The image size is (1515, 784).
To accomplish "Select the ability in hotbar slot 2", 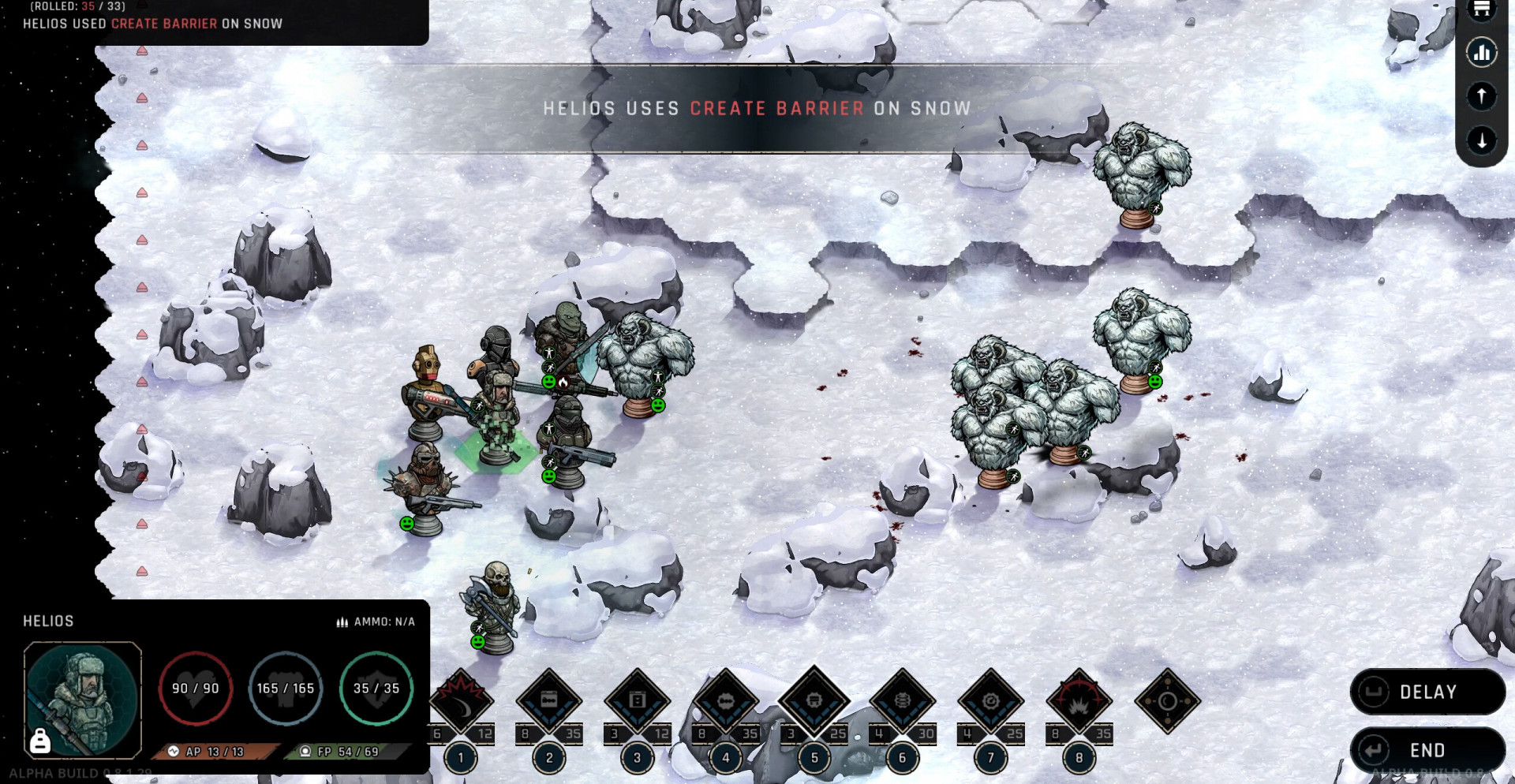I will (549, 700).
